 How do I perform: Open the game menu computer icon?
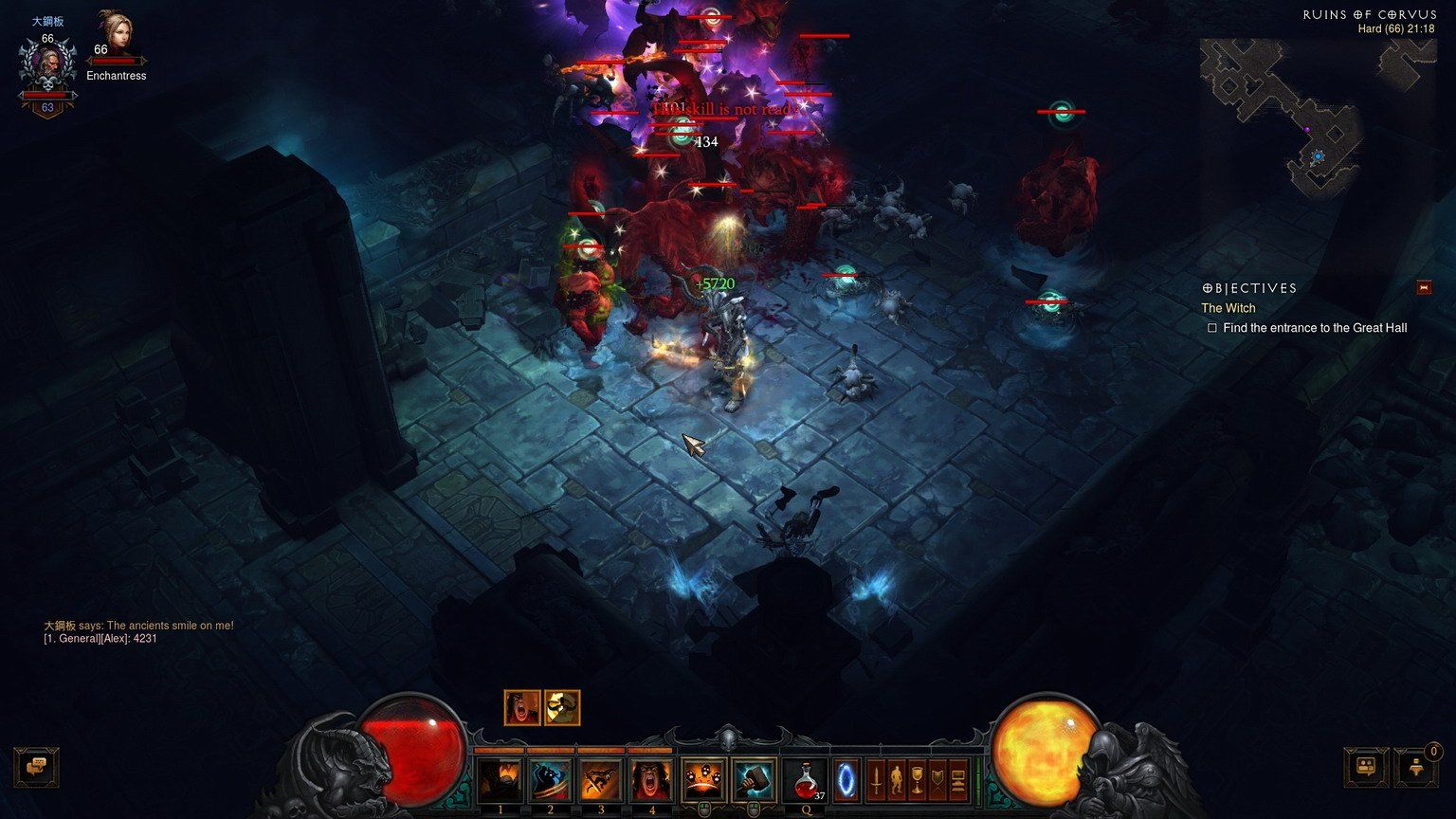click(x=958, y=781)
